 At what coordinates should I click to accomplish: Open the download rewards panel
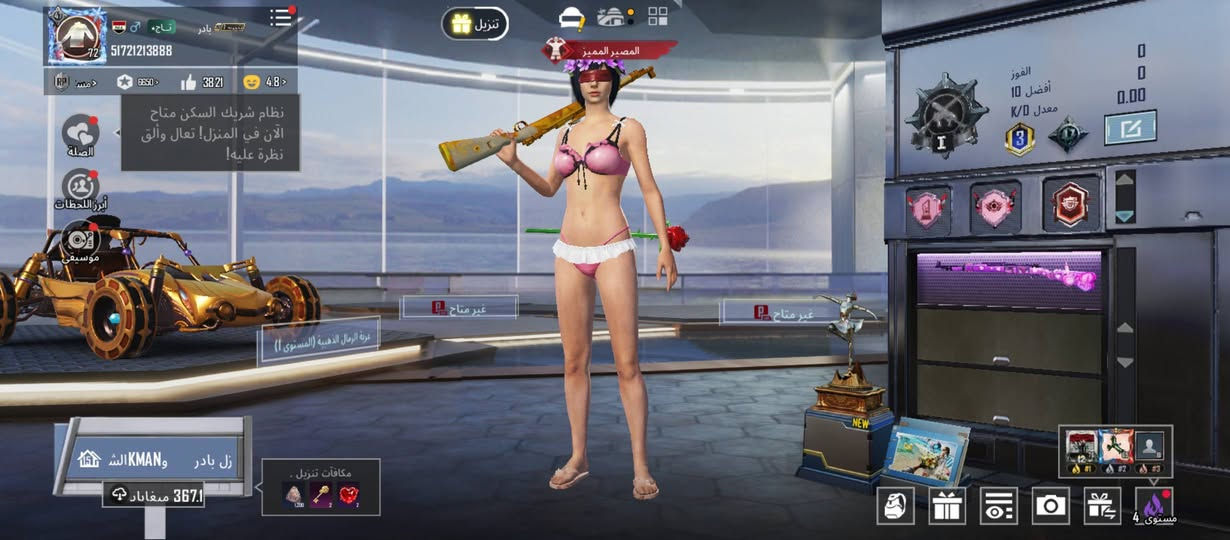point(320,487)
